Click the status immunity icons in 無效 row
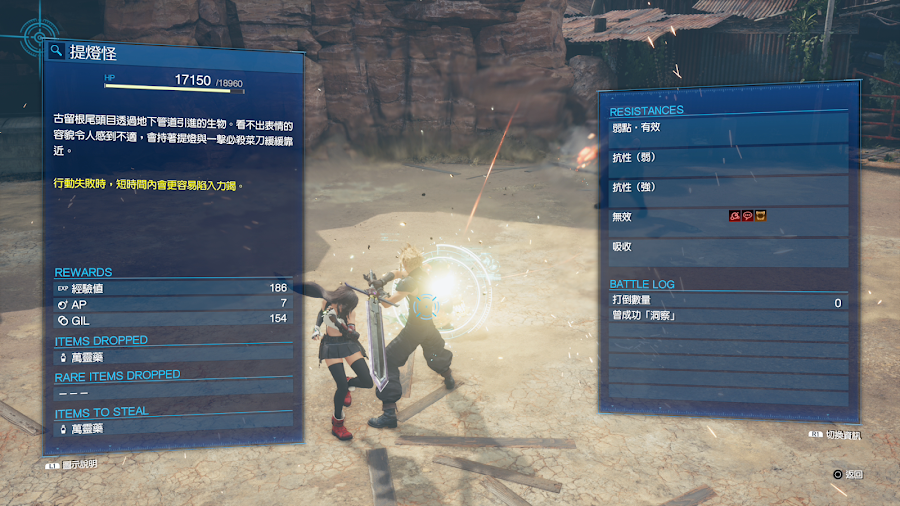This screenshot has height=506, width=900. tap(747, 216)
